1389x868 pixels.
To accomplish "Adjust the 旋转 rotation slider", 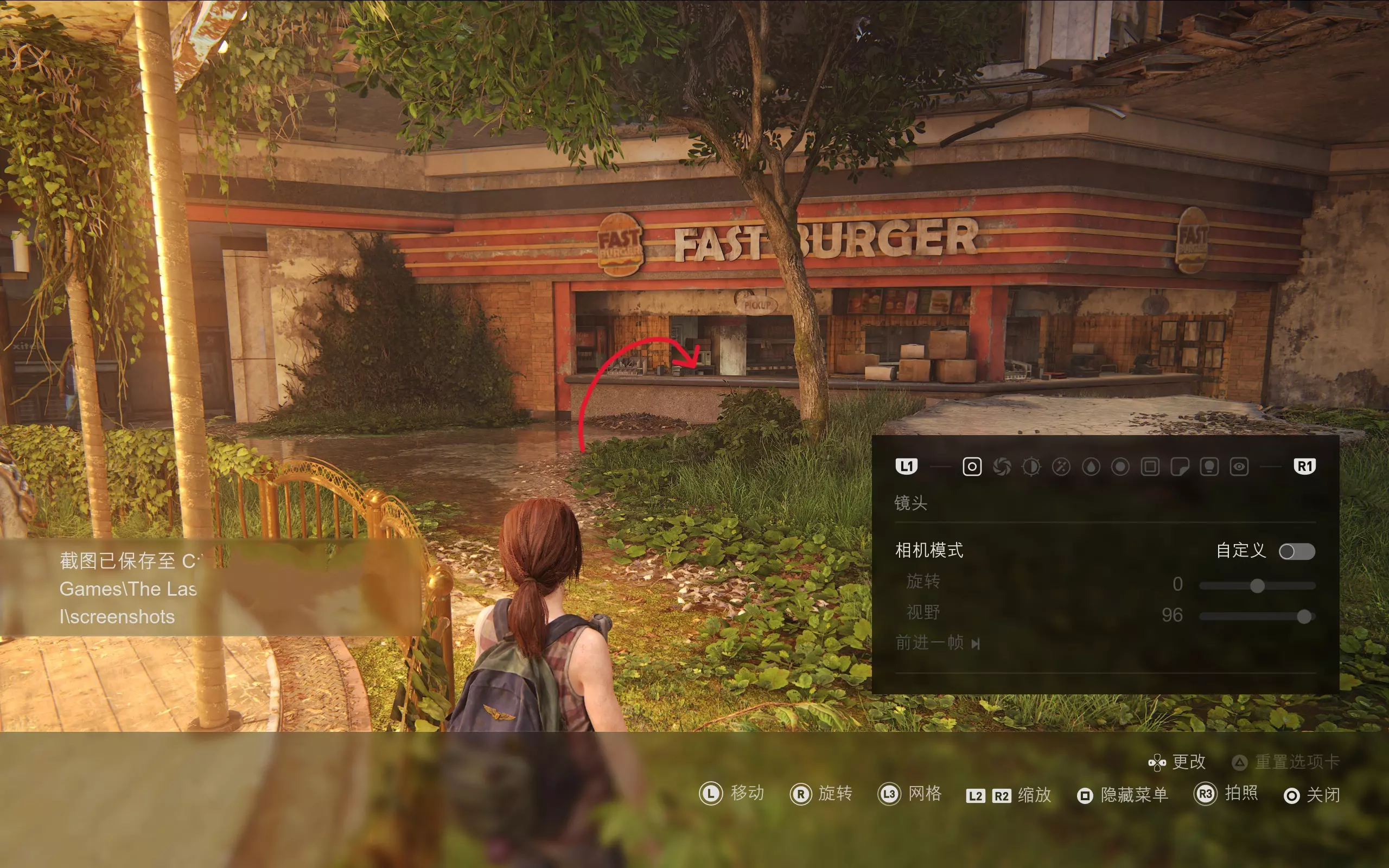I will point(1257,585).
